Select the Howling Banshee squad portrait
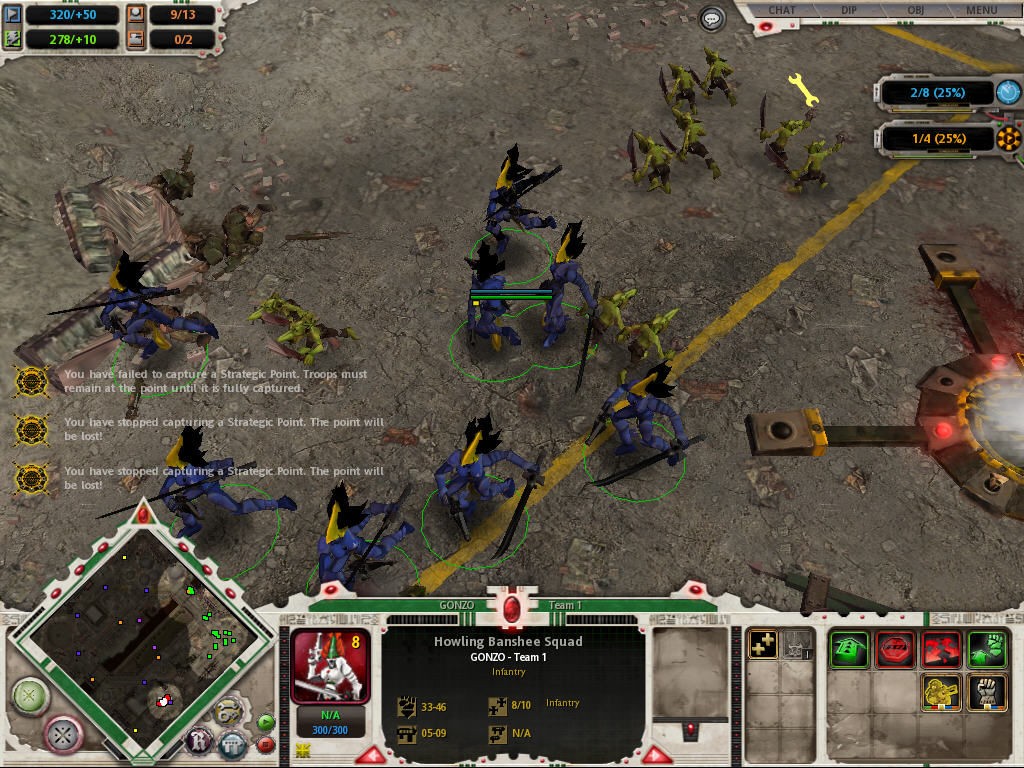Image resolution: width=1024 pixels, height=768 pixels. (x=330, y=665)
